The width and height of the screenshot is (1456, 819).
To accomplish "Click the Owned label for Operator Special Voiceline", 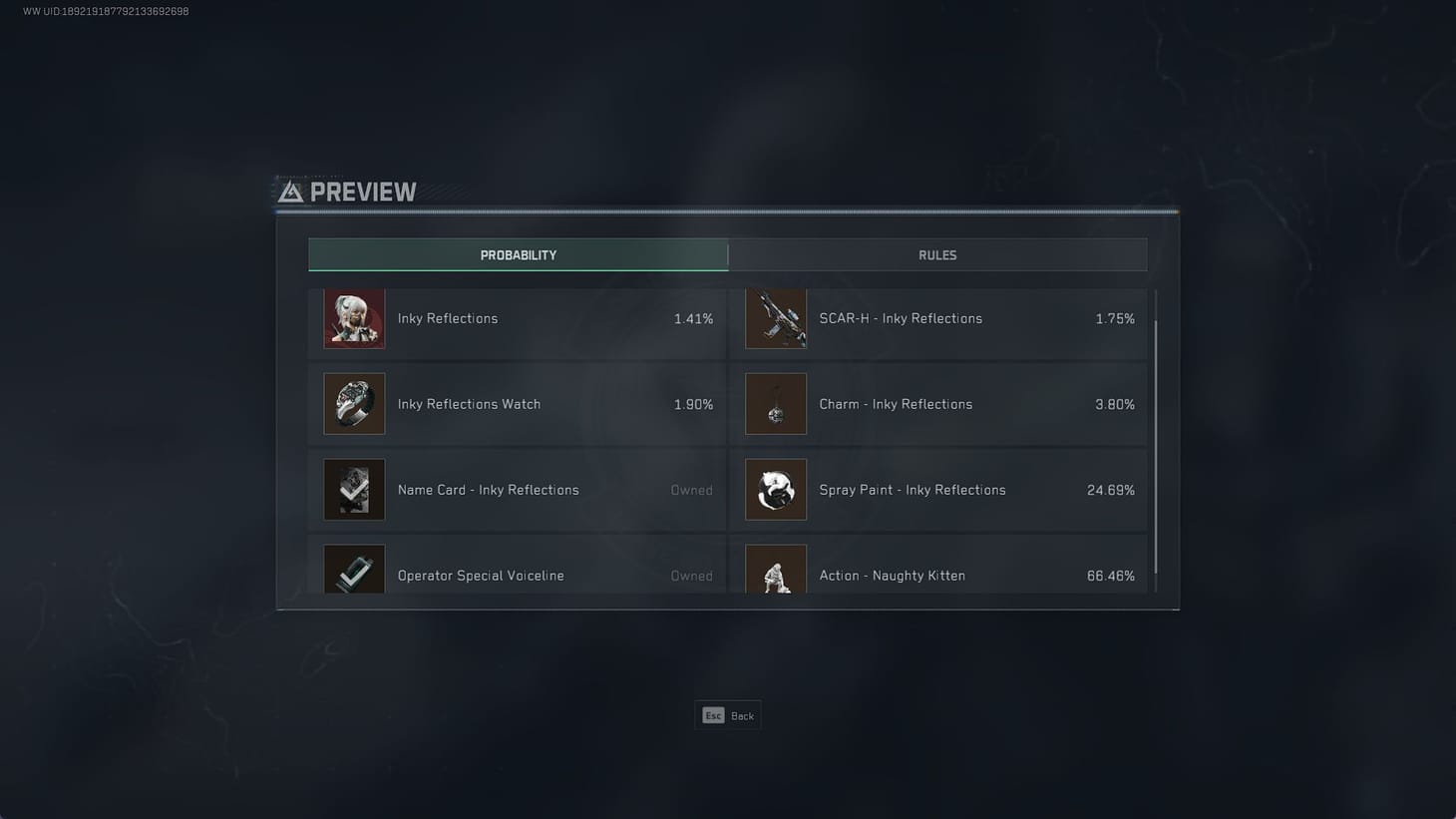I will [x=692, y=576].
